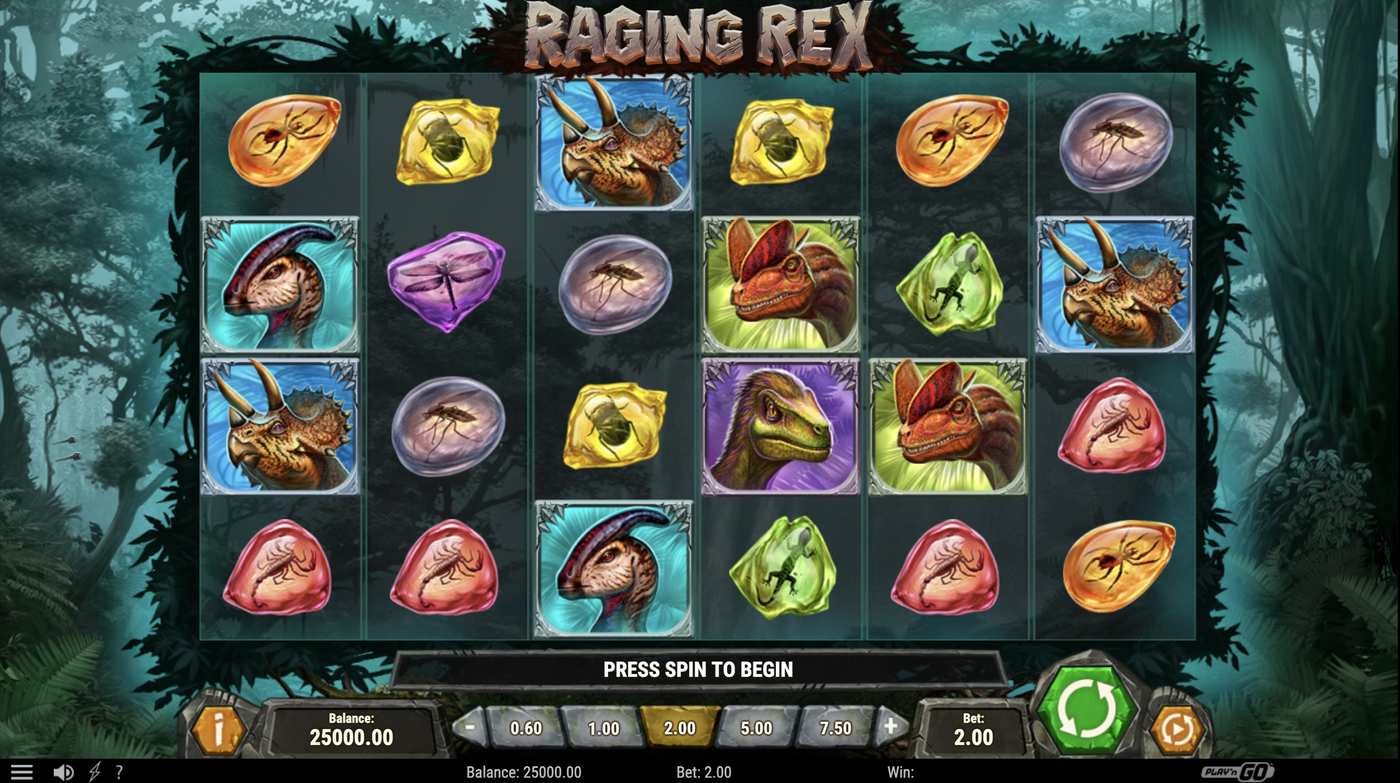Select the 5.00 bet value
The image size is (1400, 783).
(756, 729)
